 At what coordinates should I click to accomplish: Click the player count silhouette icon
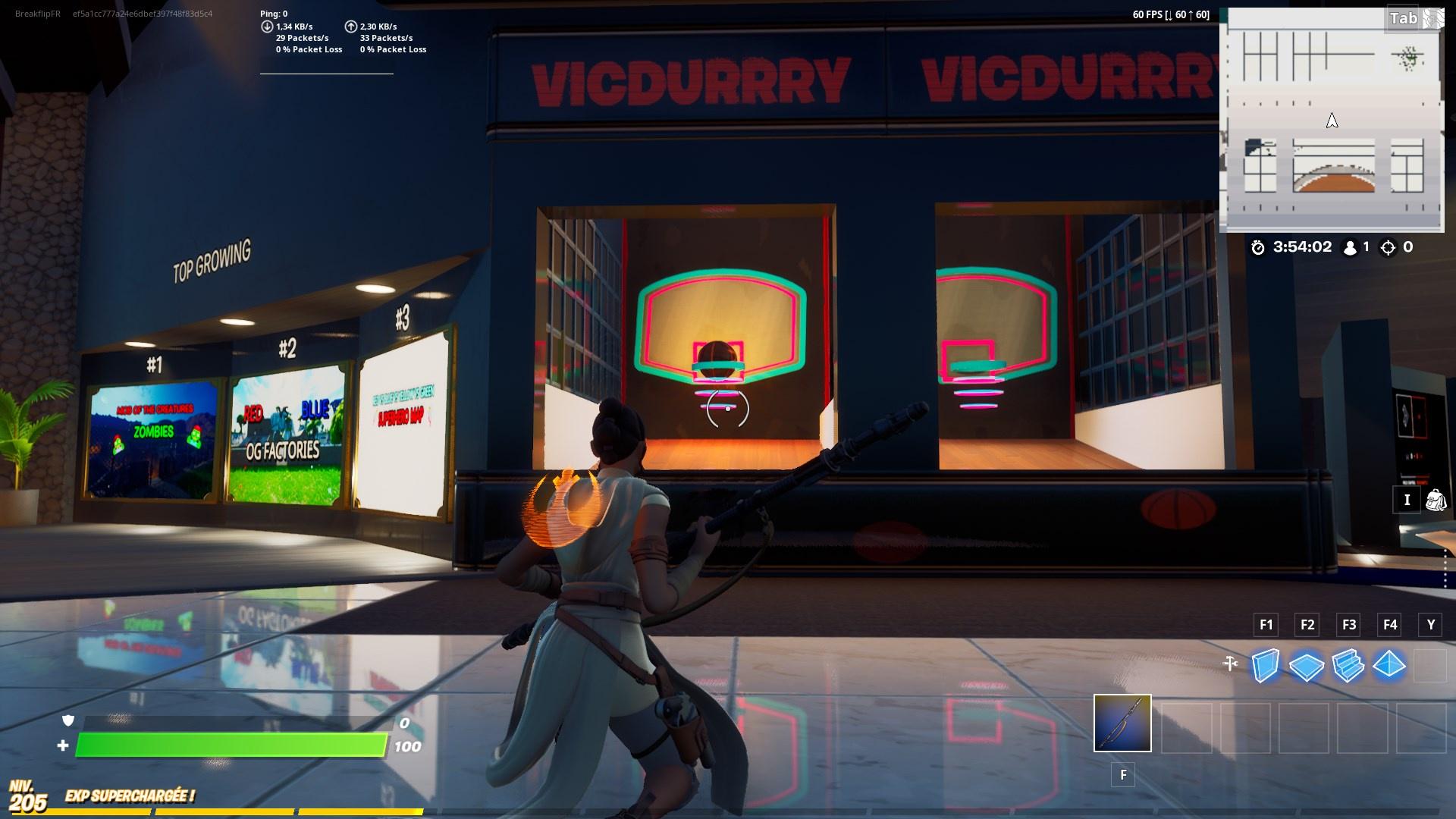tap(1350, 246)
